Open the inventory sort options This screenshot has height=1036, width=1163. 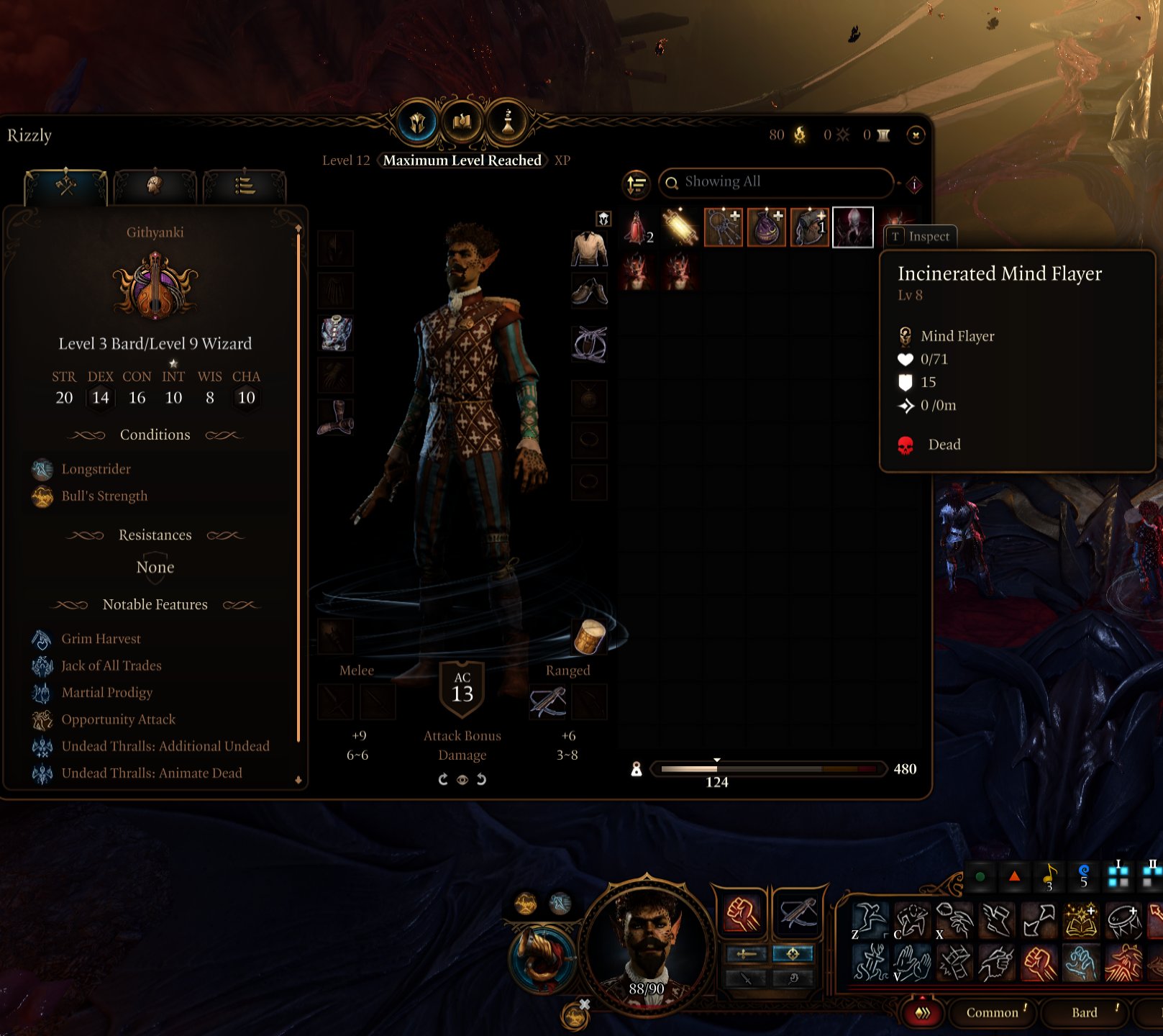click(x=636, y=184)
